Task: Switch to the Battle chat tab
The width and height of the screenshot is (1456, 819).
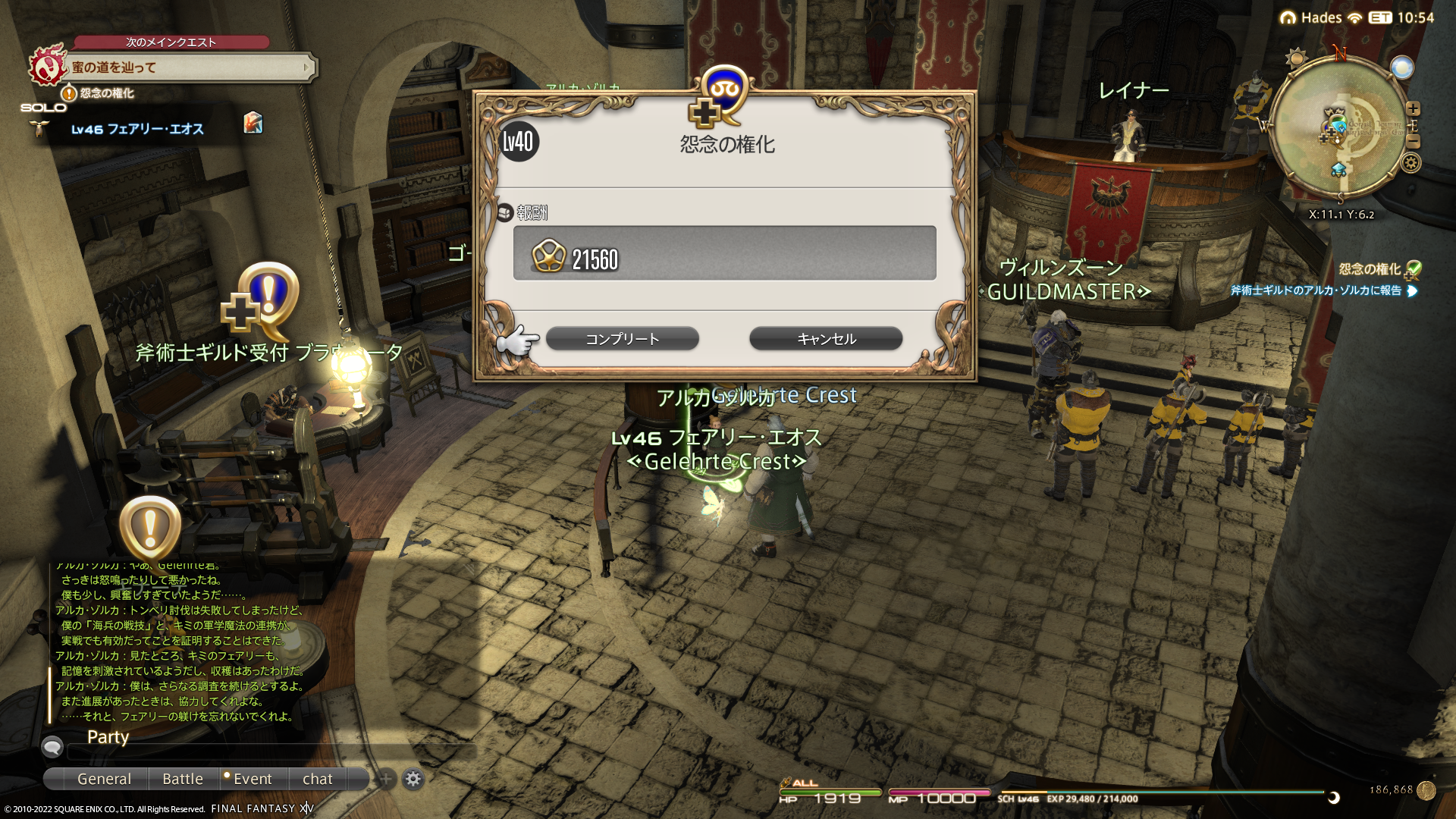Action: pos(183,779)
